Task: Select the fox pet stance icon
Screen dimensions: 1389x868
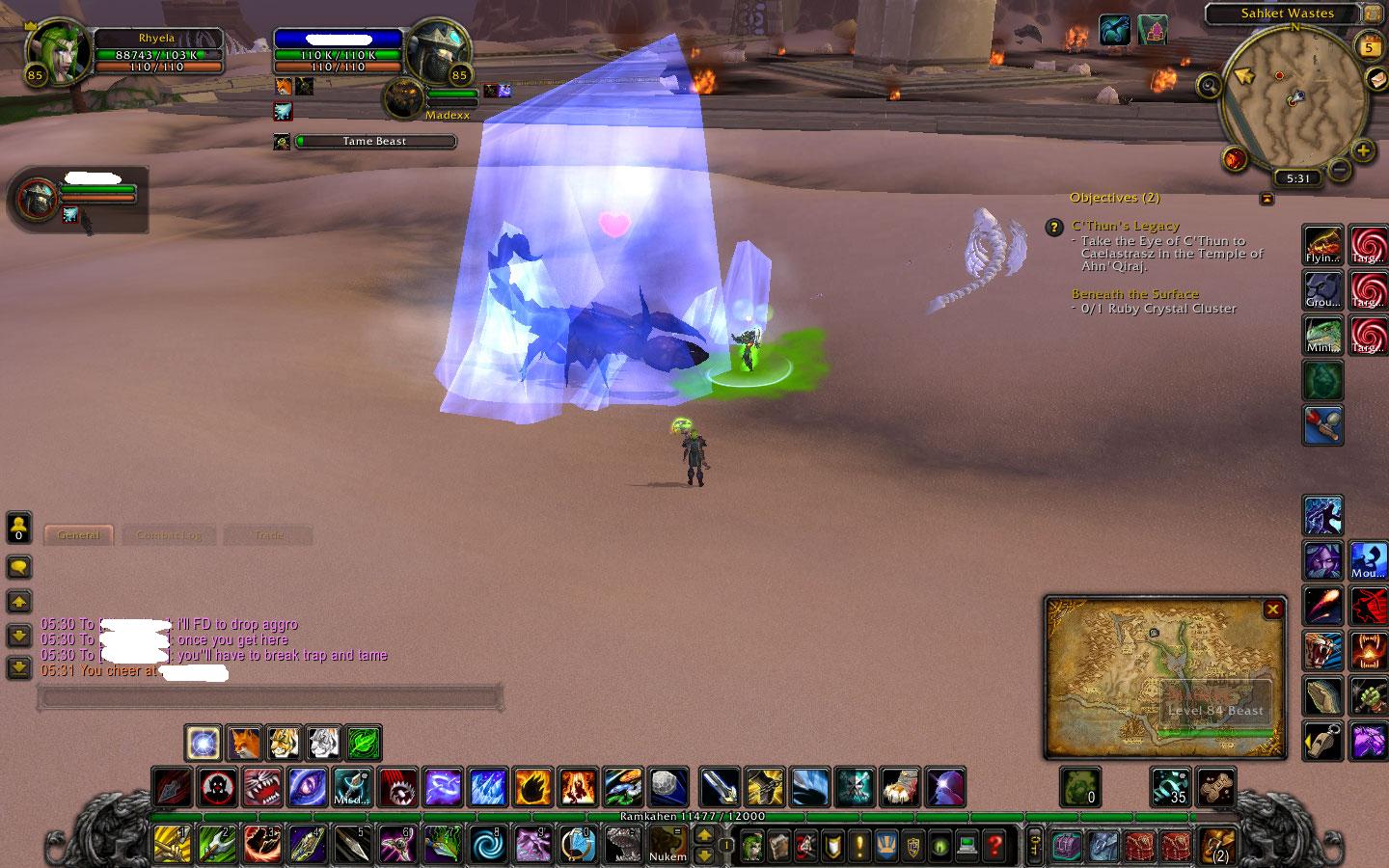Action: (x=245, y=743)
